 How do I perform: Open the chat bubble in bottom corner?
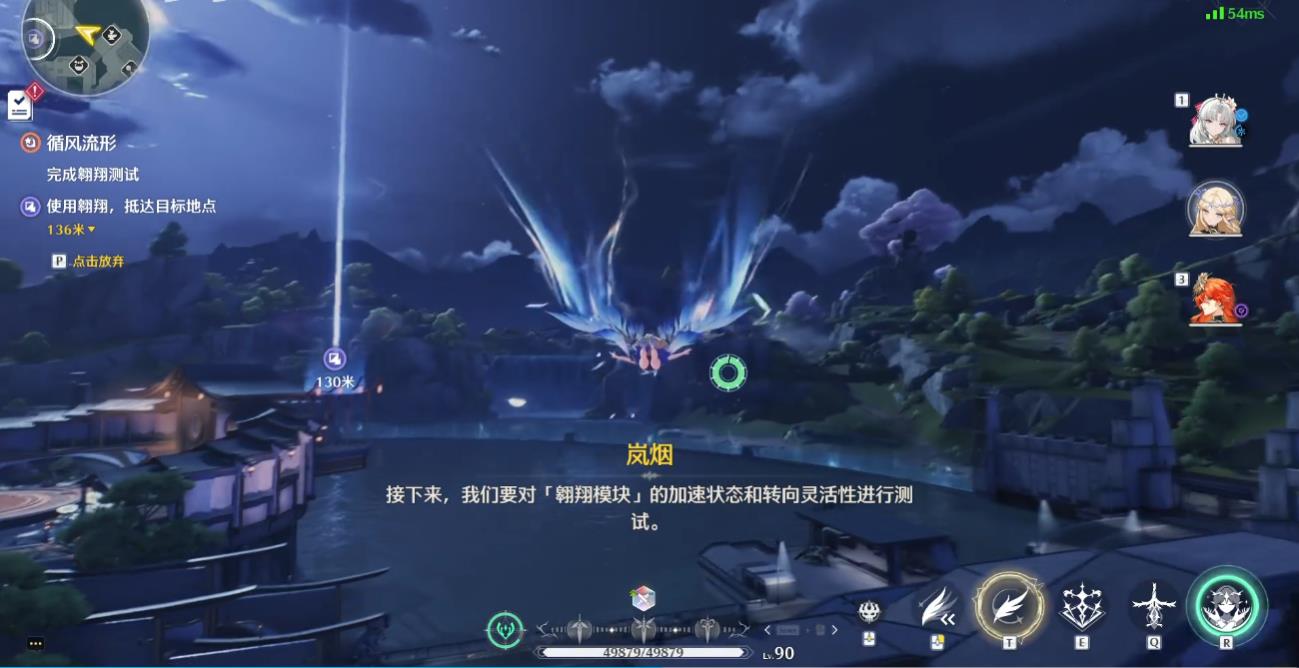[x=36, y=643]
